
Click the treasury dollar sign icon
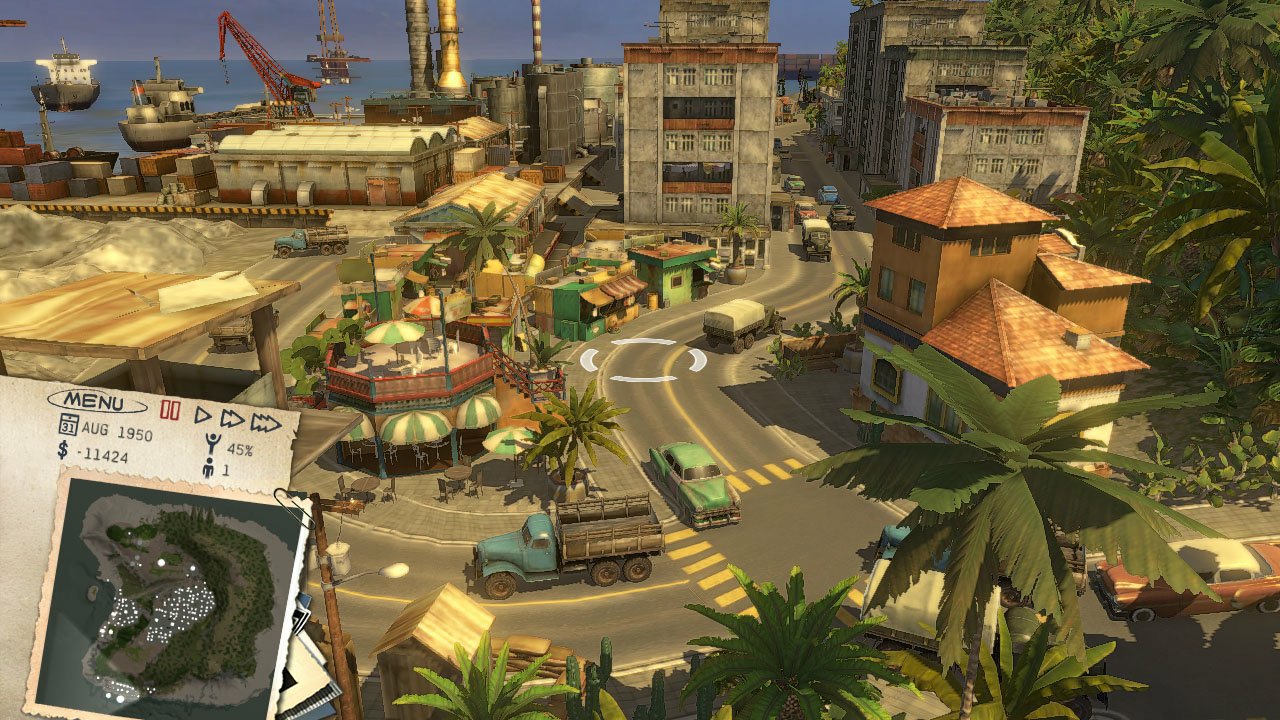(62, 451)
